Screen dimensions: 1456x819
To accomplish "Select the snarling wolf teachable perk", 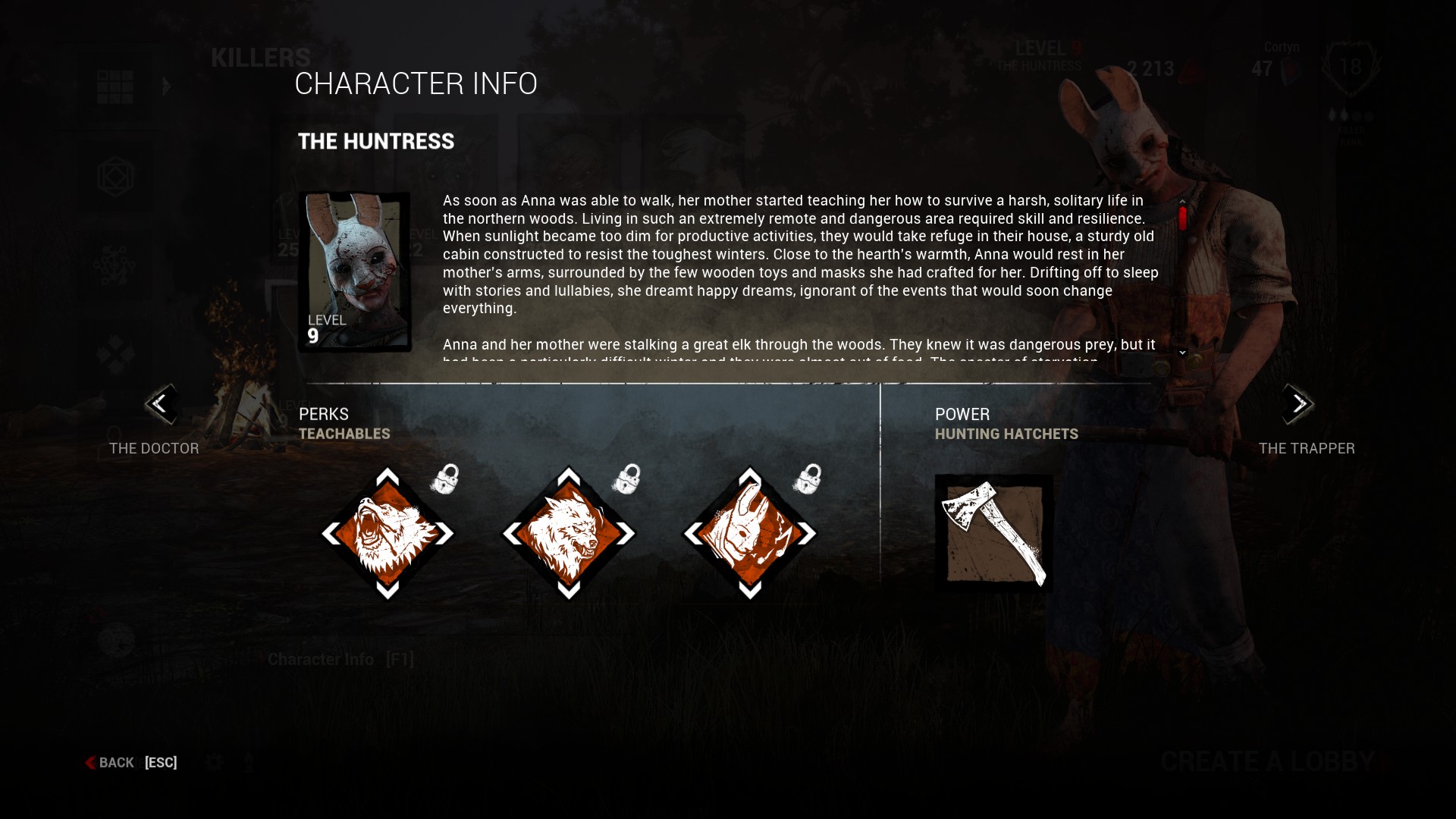I will tap(569, 533).
